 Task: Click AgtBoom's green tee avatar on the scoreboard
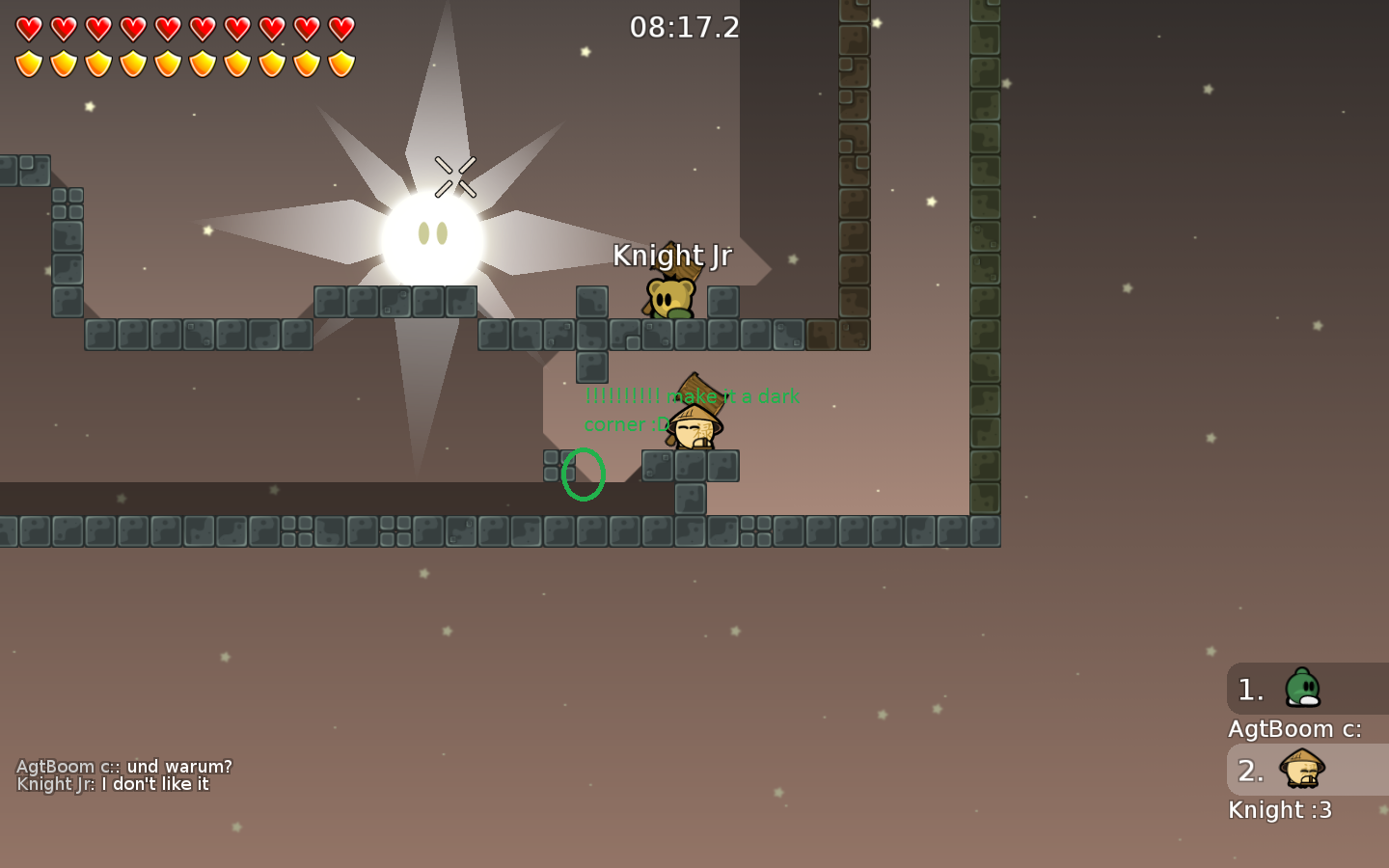(x=1304, y=687)
